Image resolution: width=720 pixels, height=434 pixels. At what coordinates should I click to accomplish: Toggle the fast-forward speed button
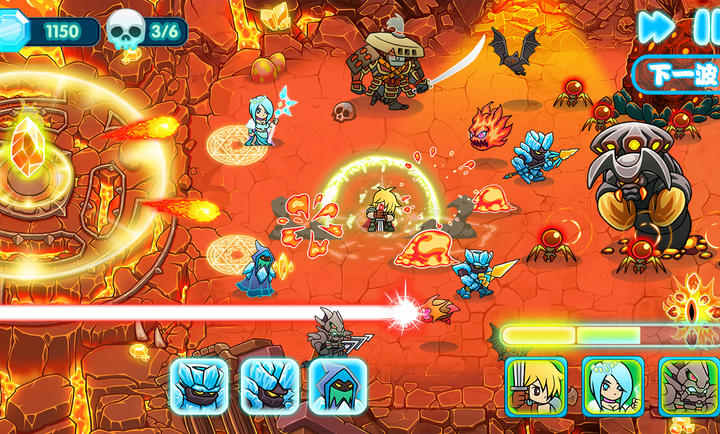pos(656,27)
